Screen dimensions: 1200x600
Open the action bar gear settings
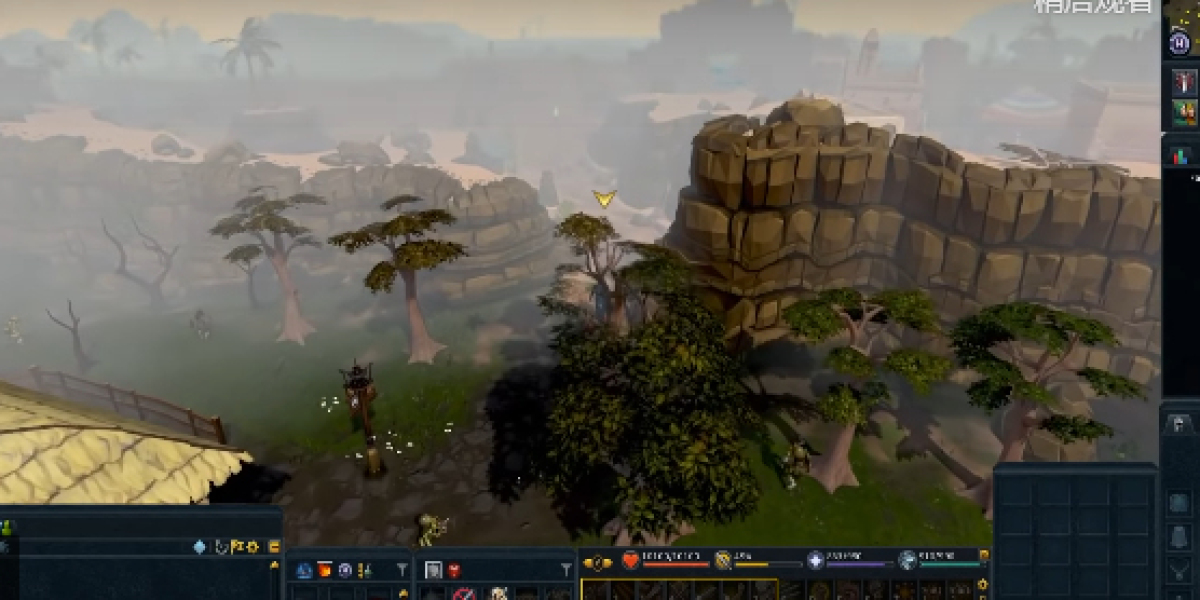coord(982,584)
